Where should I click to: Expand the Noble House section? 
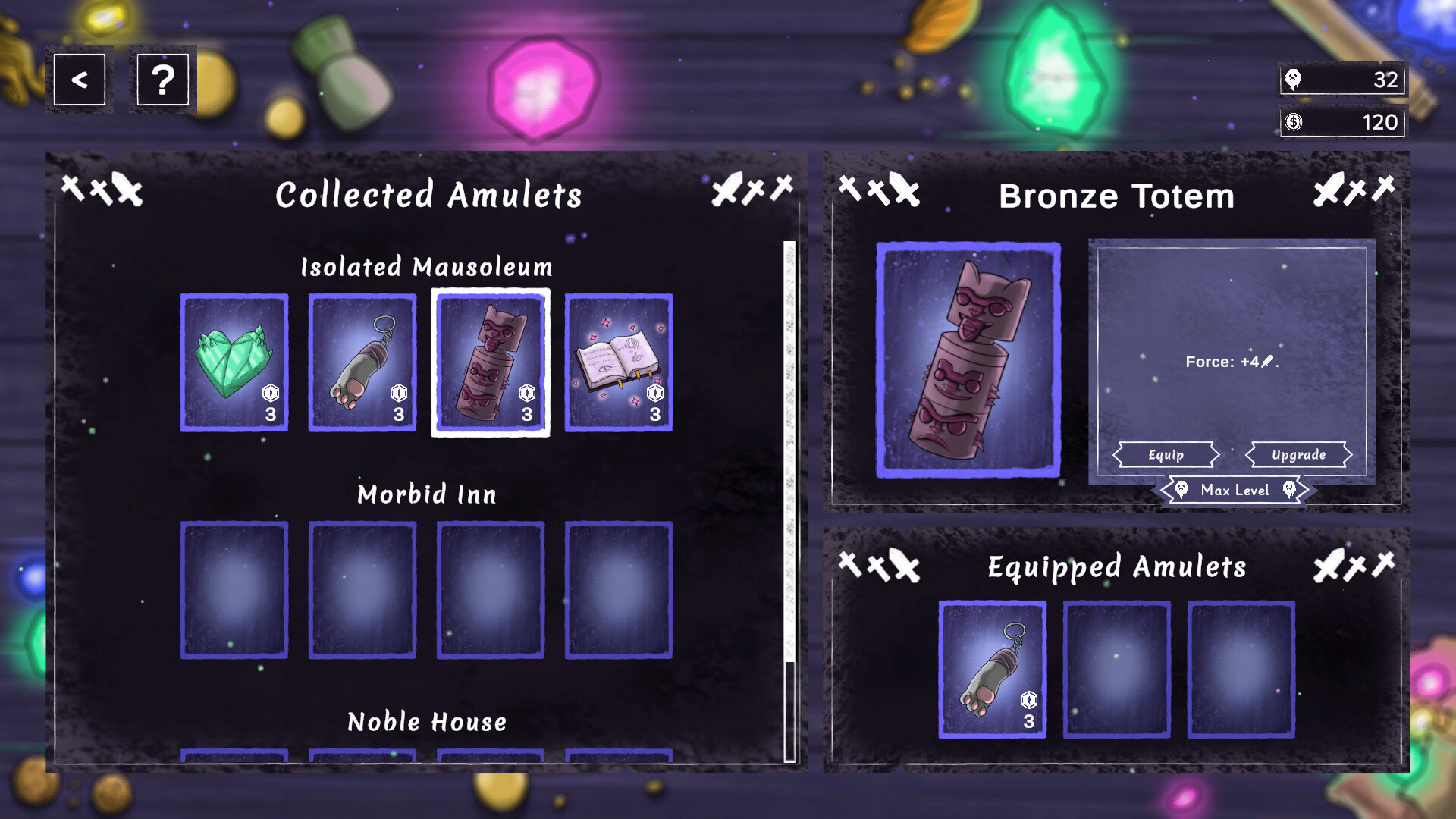pos(427,722)
